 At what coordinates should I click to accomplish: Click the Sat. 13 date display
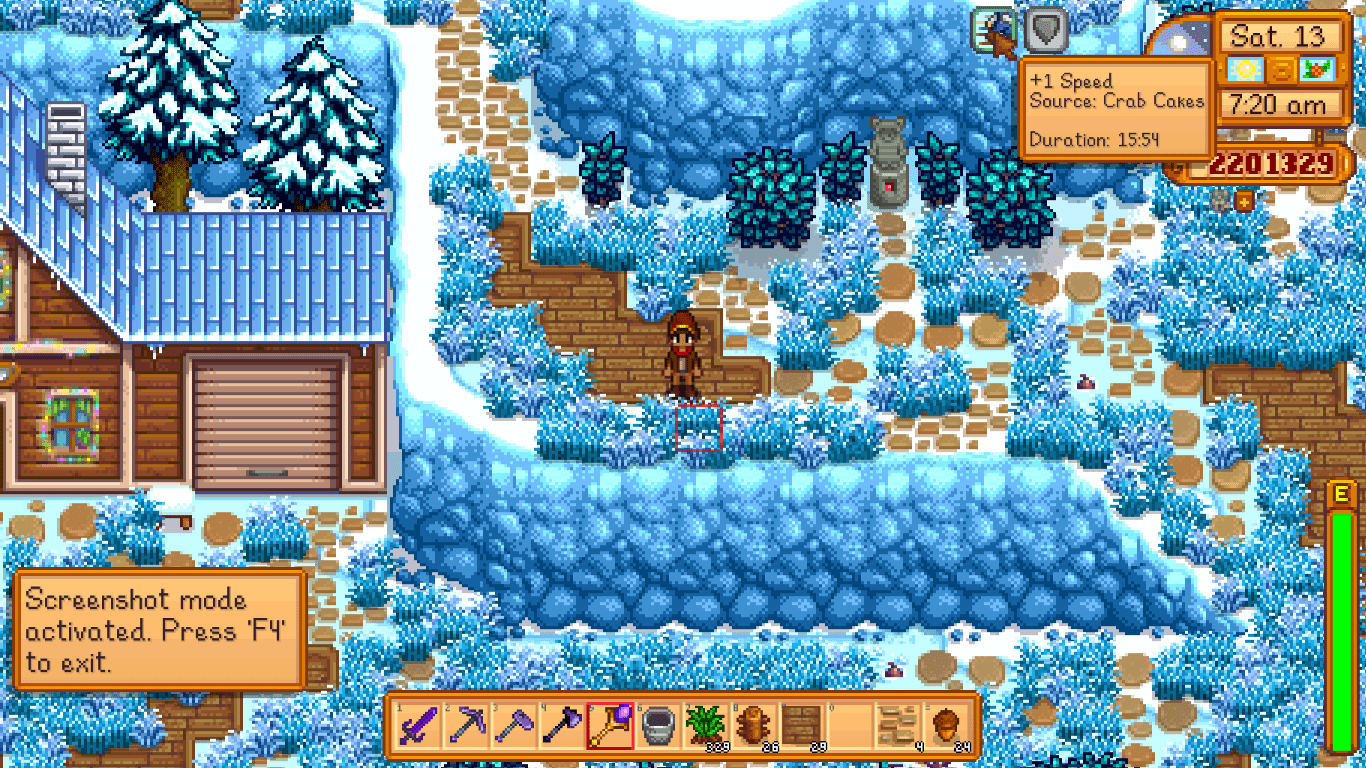pyautogui.click(x=1283, y=36)
